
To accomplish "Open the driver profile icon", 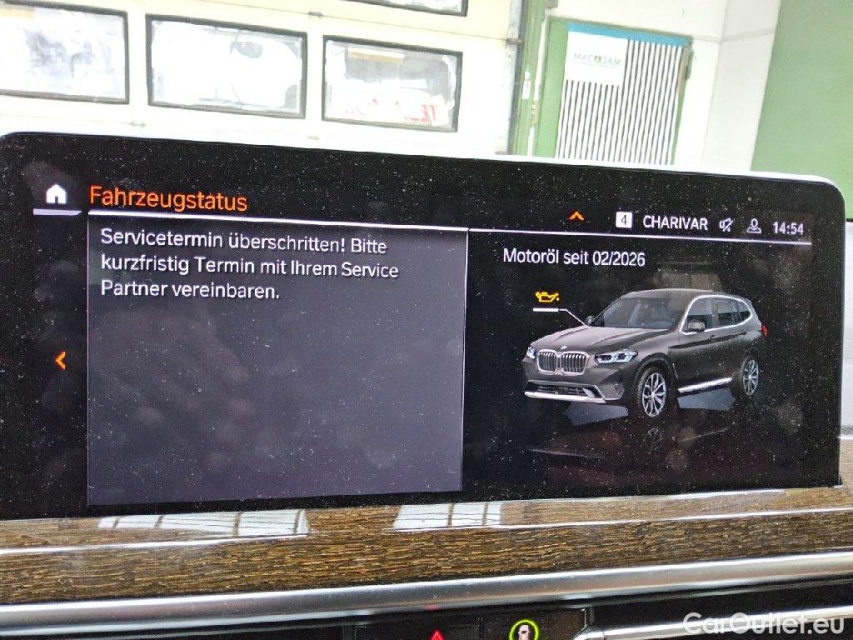I will point(753,226).
